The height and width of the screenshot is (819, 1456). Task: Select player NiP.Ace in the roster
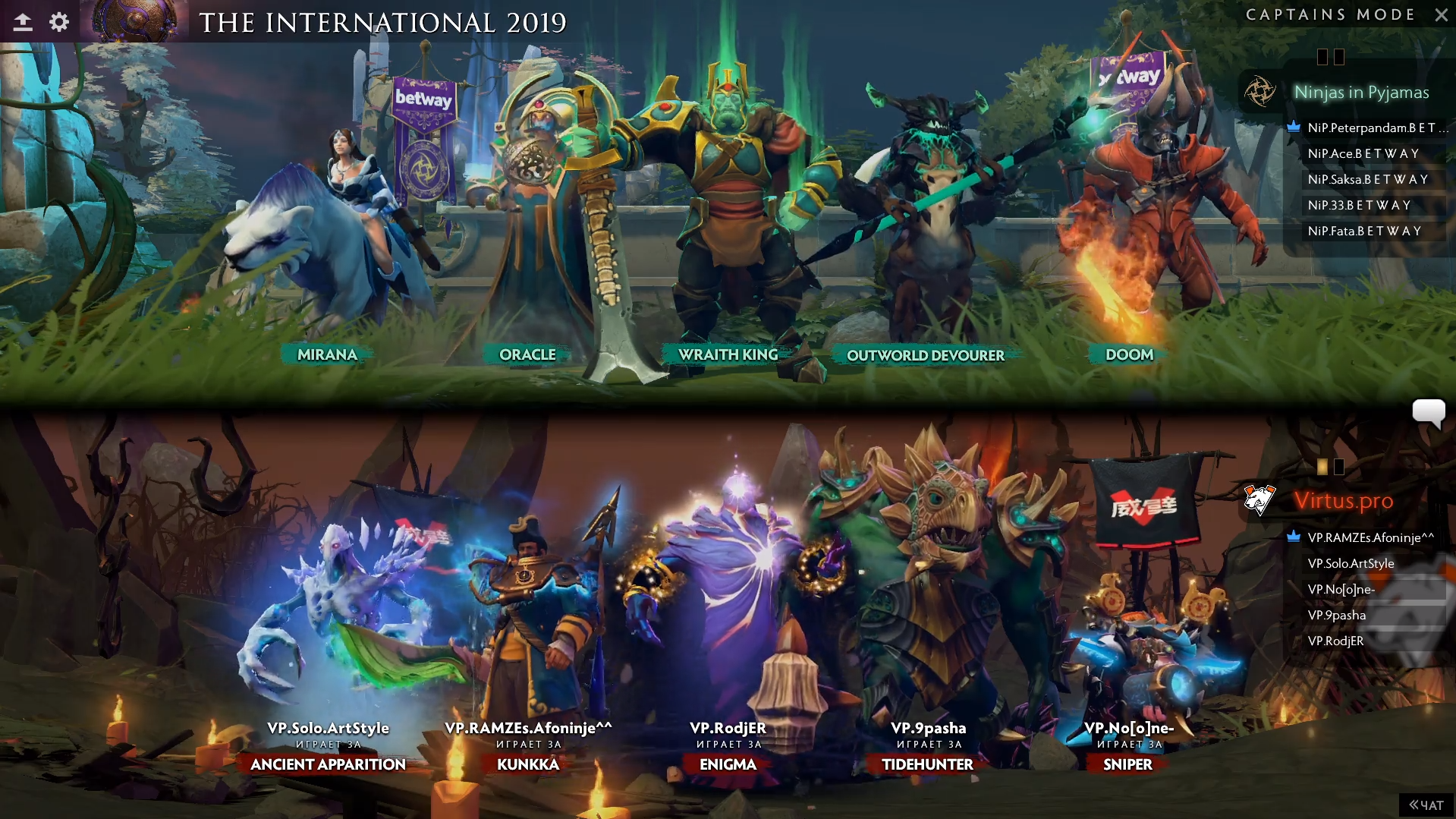[1363, 153]
